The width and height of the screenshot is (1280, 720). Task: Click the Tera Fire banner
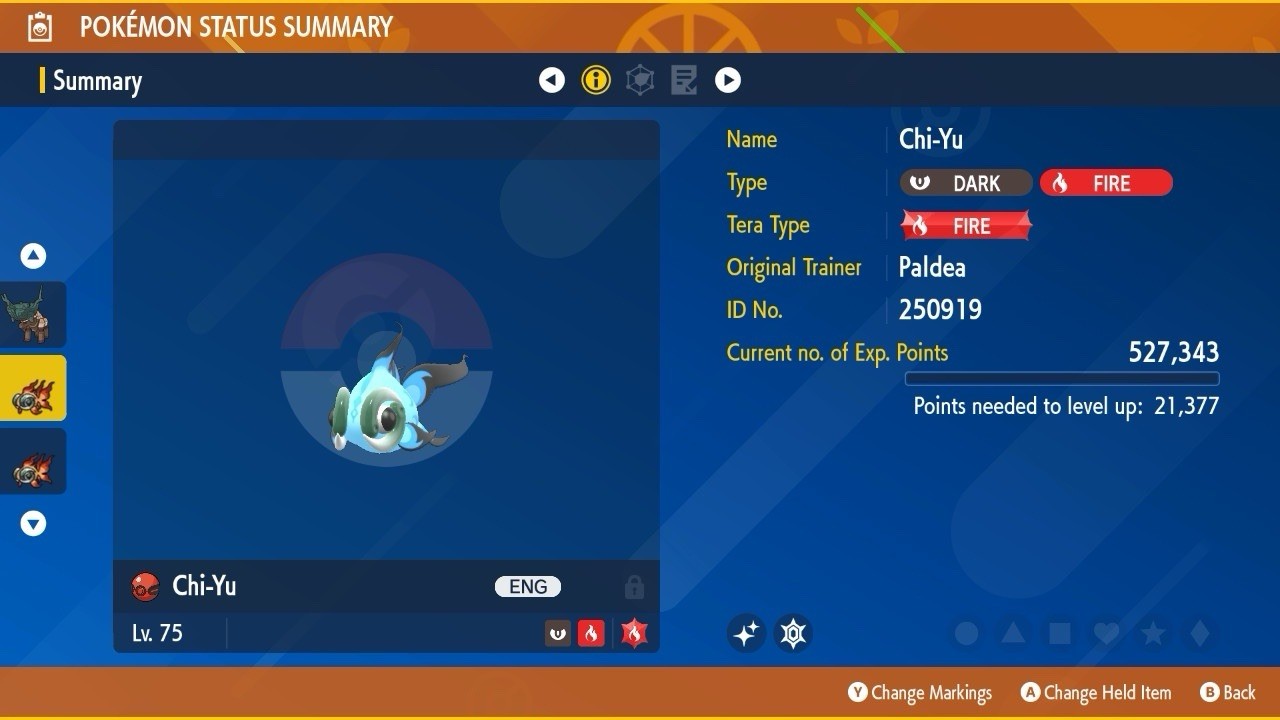(x=966, y=225)
